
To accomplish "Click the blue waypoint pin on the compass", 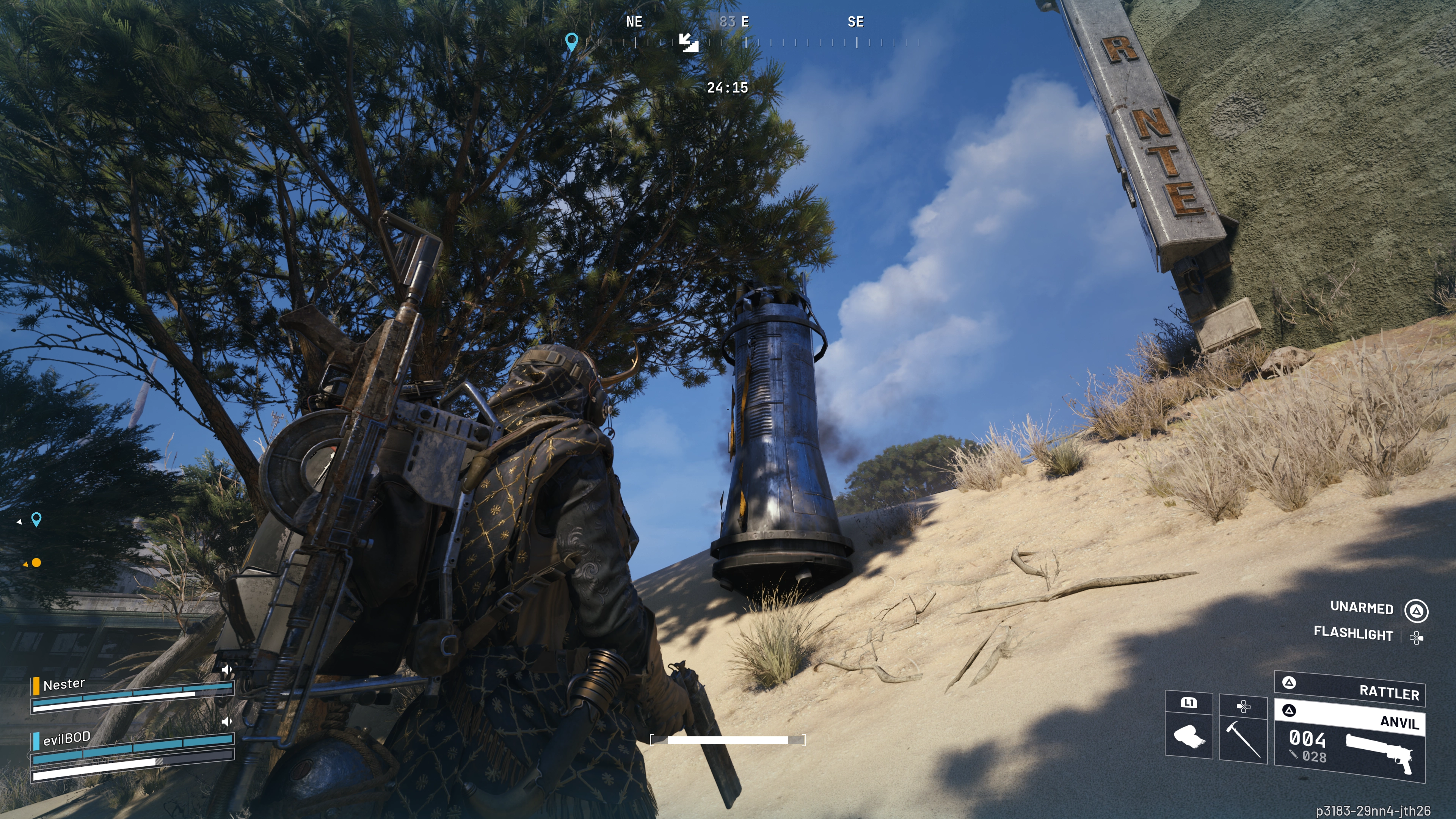I will (571, 41).
